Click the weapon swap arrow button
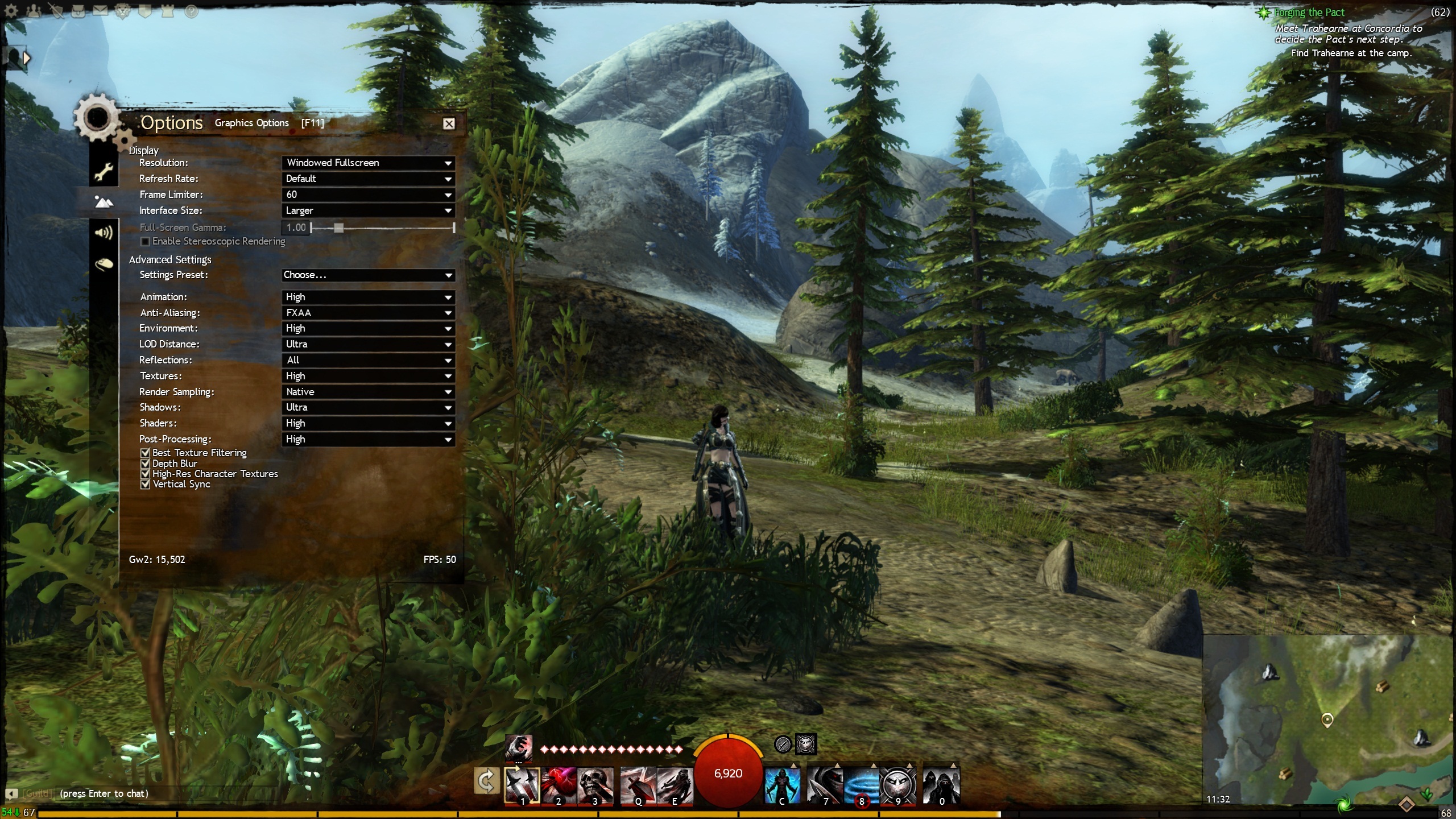Image resolution: width=1456 pixels, height=819 pixels. pos(486,781)
